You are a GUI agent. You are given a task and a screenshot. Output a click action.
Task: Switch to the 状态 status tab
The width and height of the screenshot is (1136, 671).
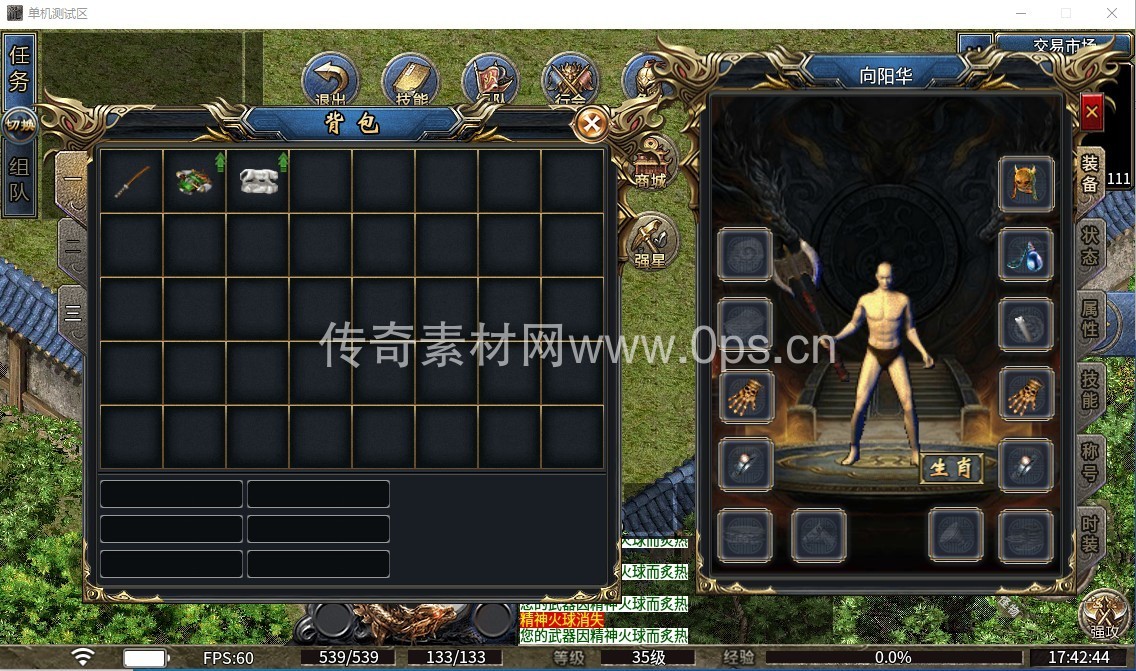click(x=1089, y=244)
